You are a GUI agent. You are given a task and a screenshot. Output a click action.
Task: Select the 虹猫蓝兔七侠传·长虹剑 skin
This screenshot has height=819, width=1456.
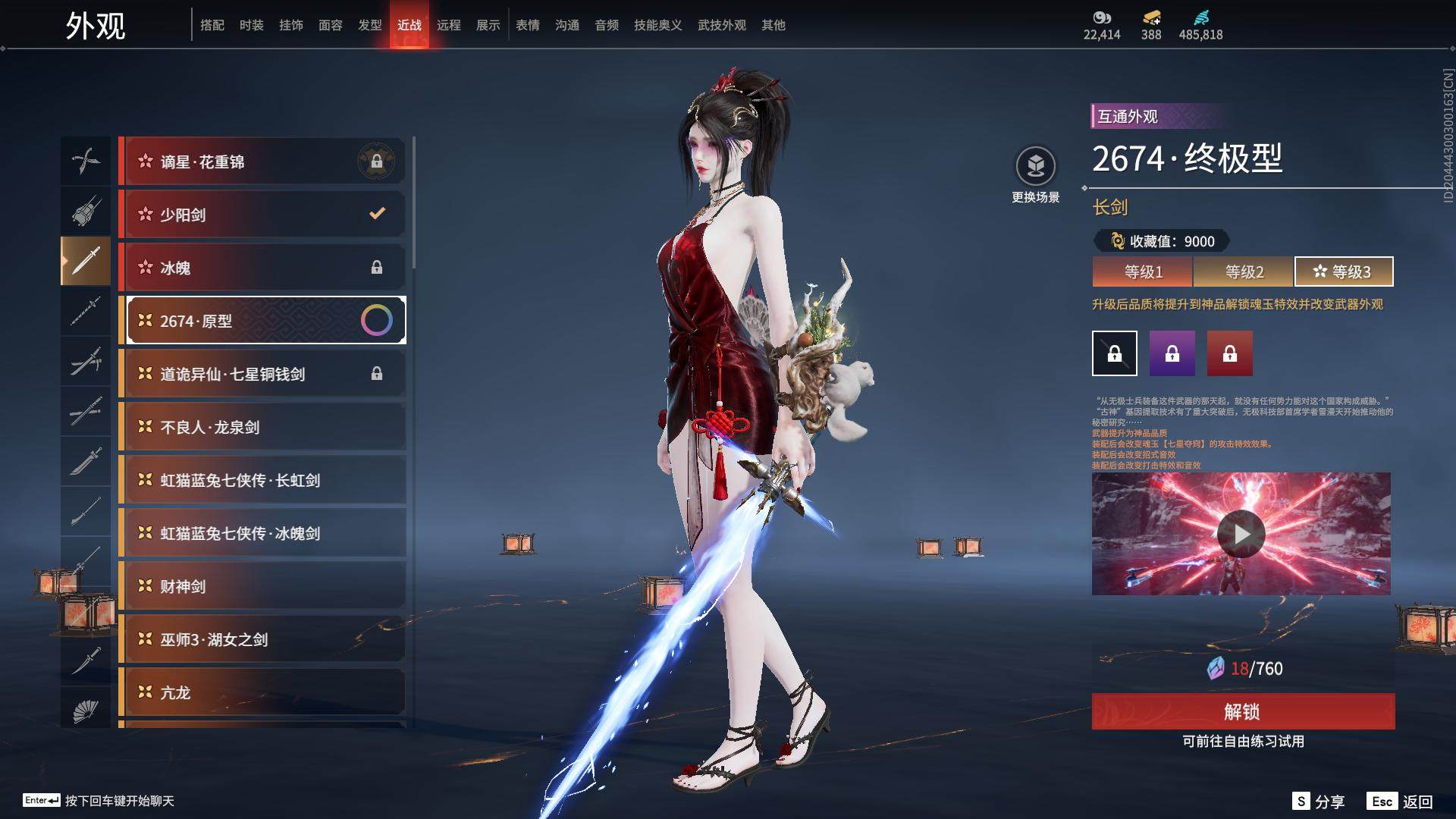click(x=262, y=480)
